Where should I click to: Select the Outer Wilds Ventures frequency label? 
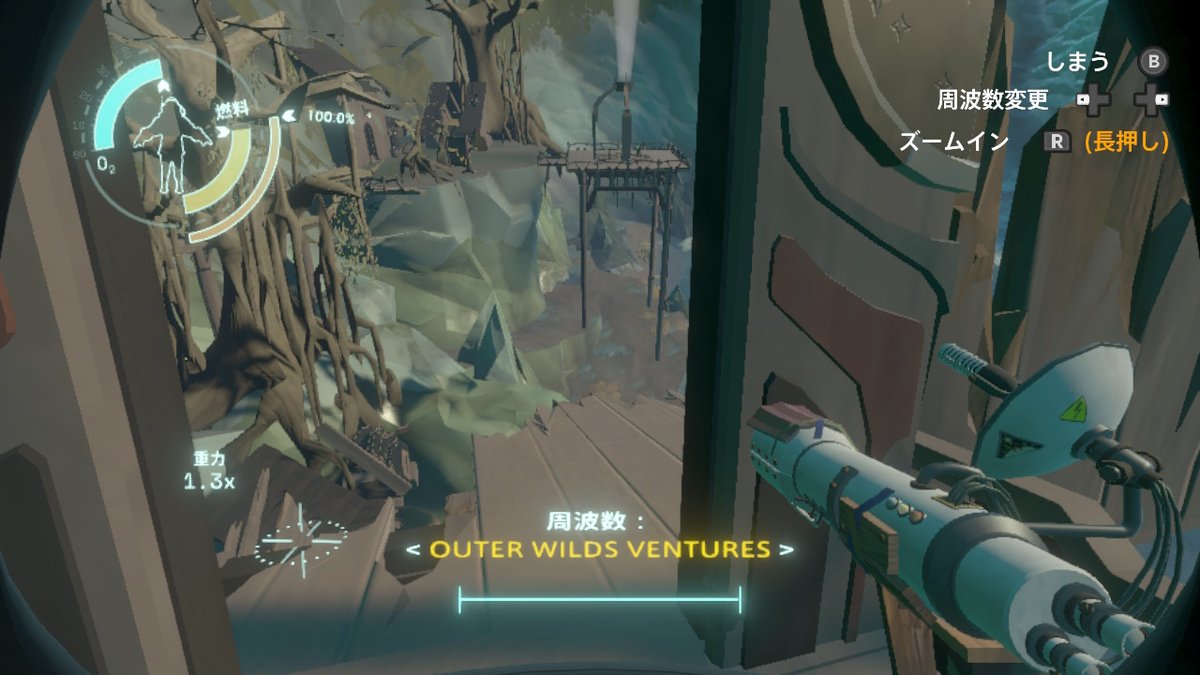tap(599, 549)
